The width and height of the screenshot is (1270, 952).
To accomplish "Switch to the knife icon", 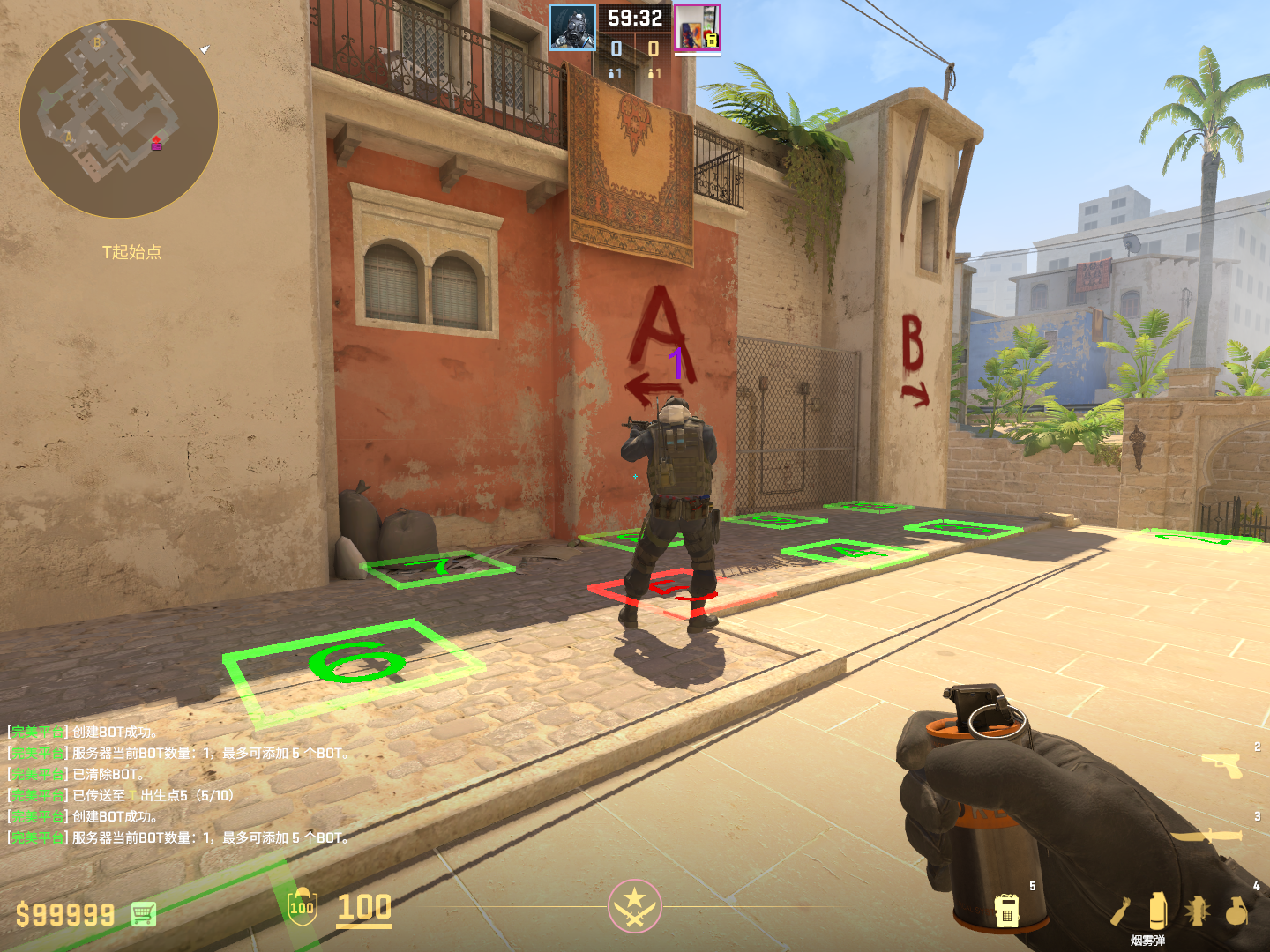I will [x=1208, y=833].
